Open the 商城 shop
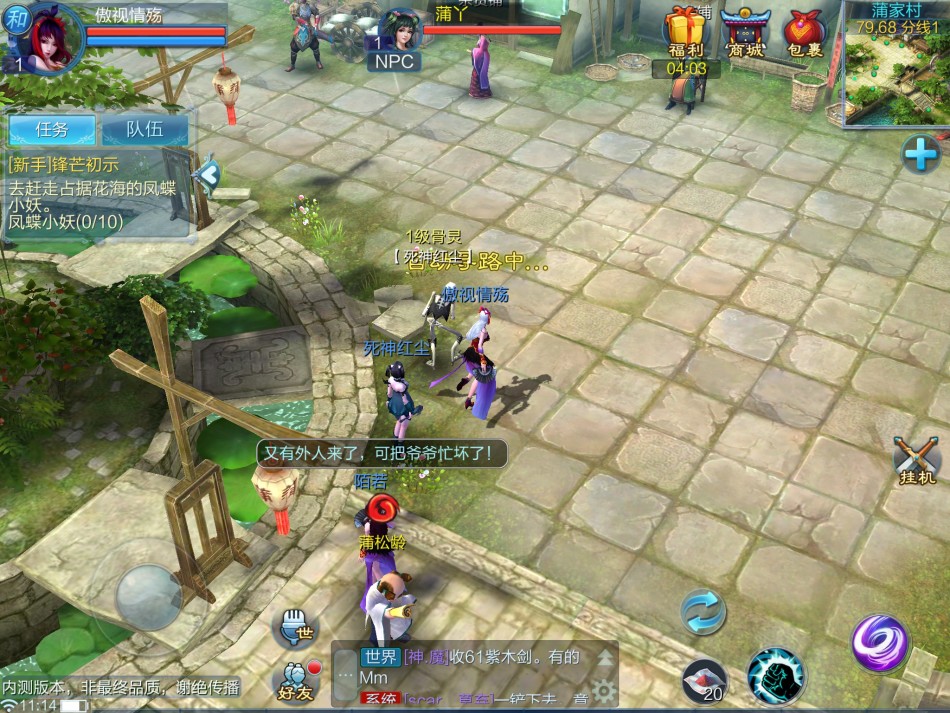This screenshot has width=950, height=713. (x=744, y=32)
